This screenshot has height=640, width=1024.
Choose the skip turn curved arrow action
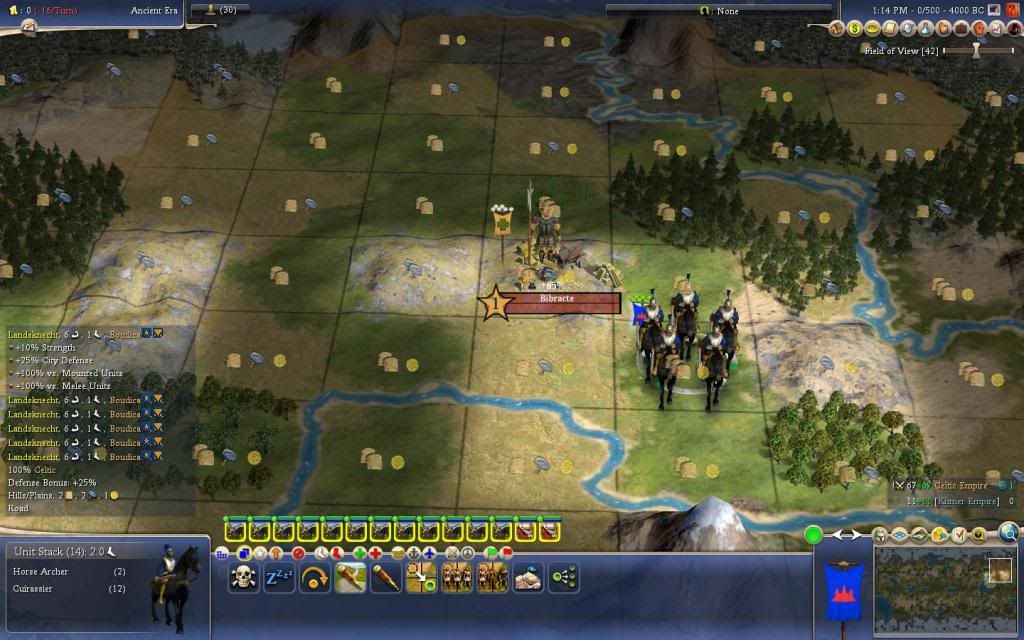pyautogui.click(x=315, y=577)
